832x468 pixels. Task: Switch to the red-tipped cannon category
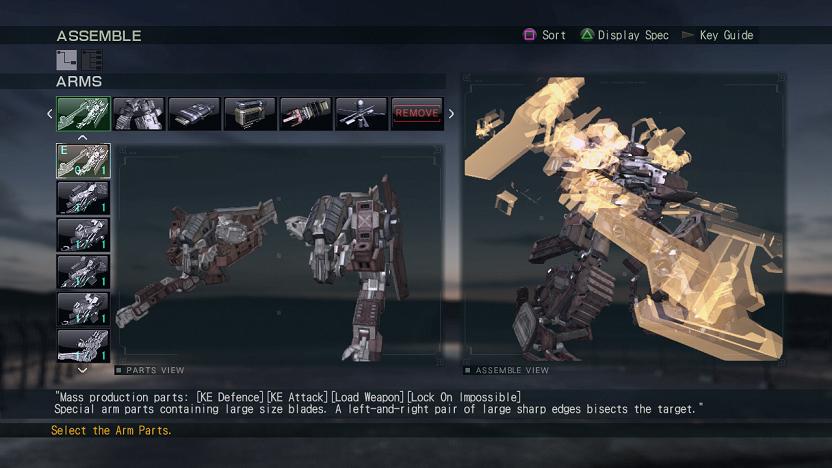click(x=305, y=114)
